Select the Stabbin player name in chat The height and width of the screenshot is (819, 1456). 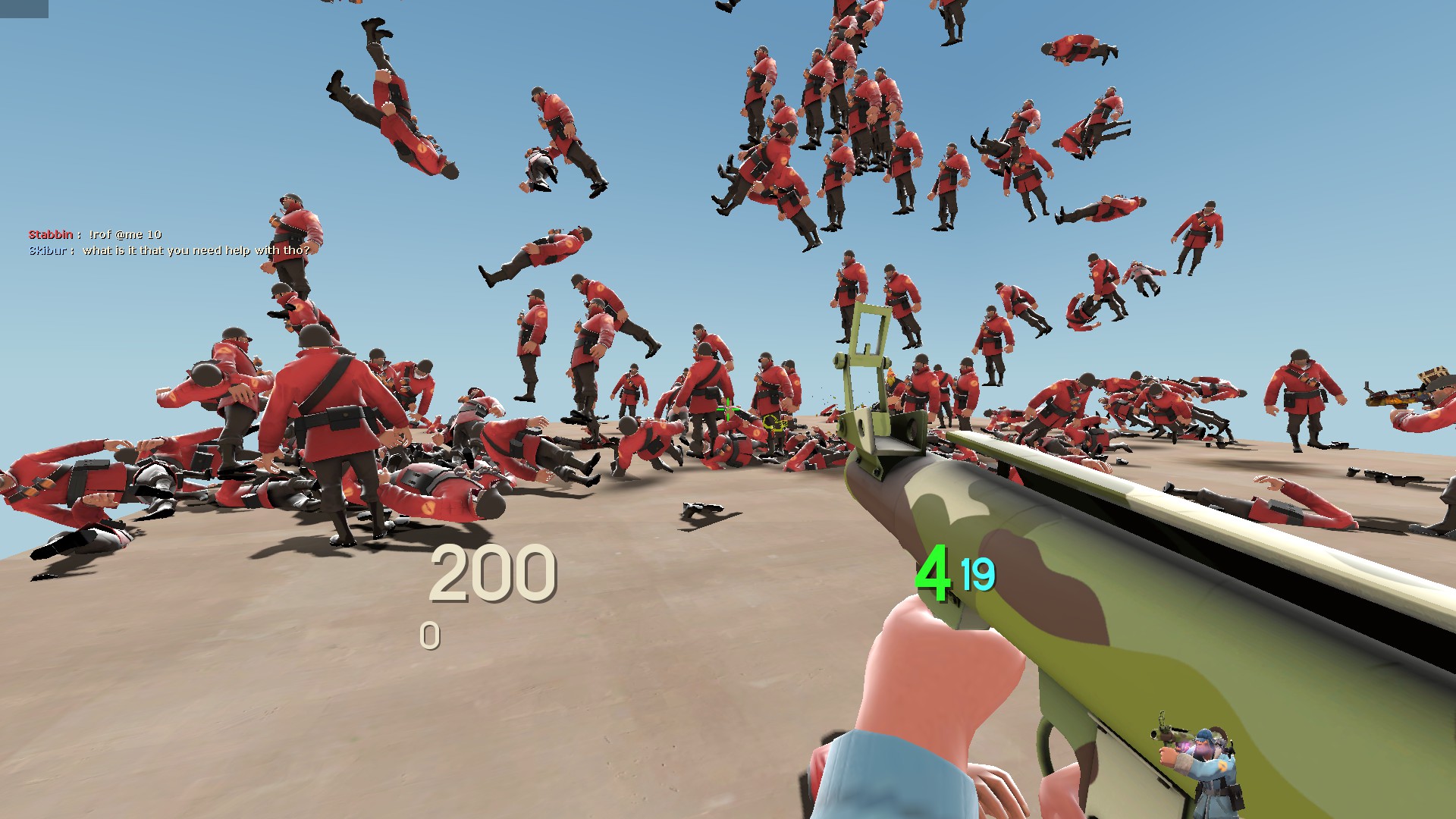click(x=52, y=234)
